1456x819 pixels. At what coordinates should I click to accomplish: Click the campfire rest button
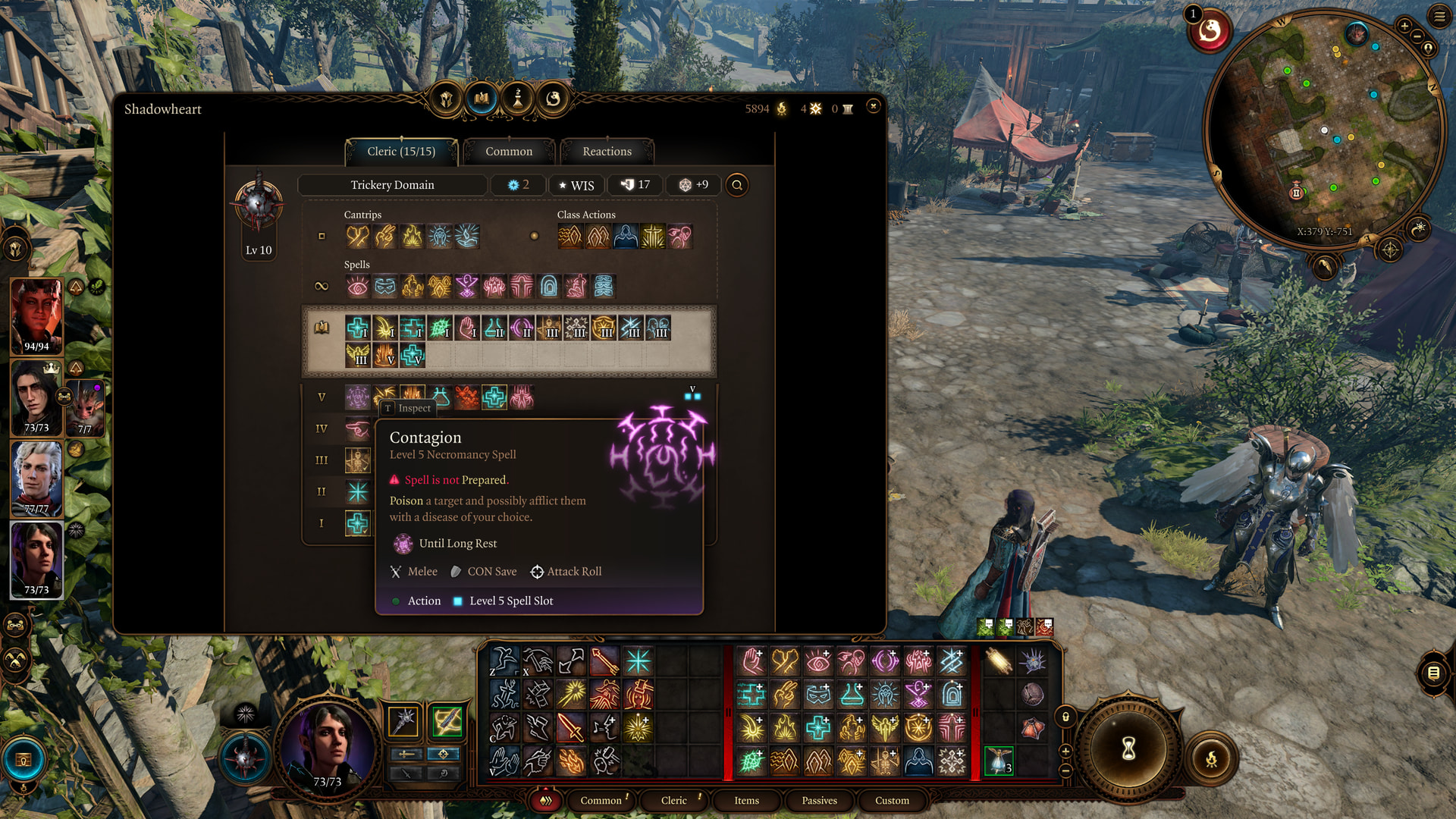(1211, 758)
